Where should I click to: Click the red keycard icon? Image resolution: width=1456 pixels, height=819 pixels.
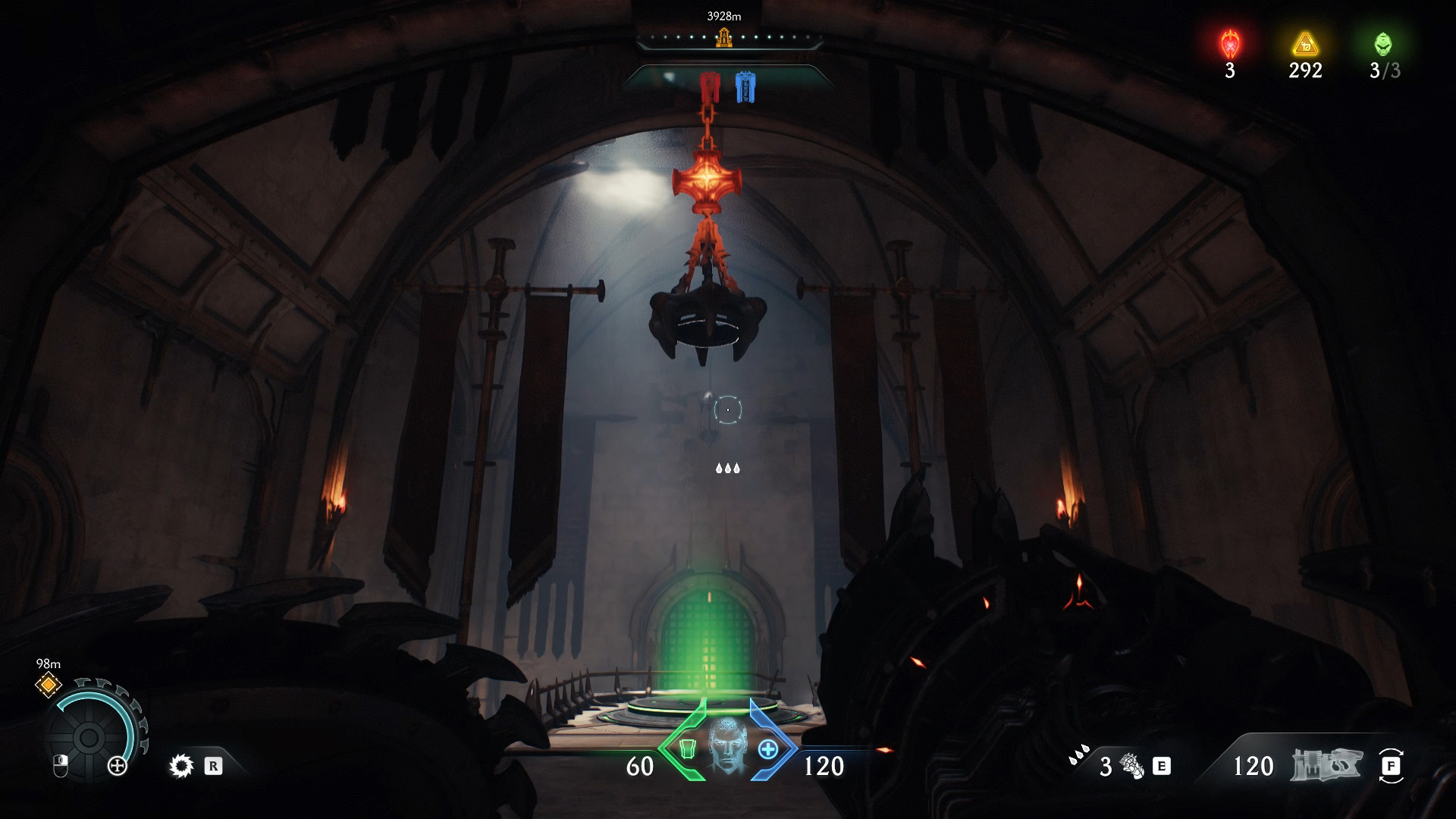(x=709, y=86)
